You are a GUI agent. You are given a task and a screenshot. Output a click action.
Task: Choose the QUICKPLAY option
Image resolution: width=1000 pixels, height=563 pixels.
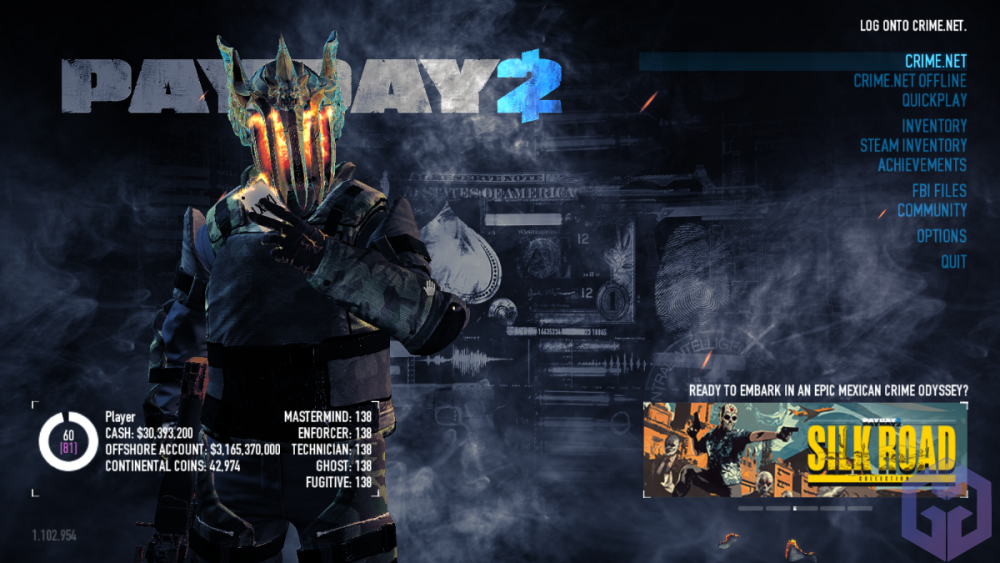[x=934, y=100]
